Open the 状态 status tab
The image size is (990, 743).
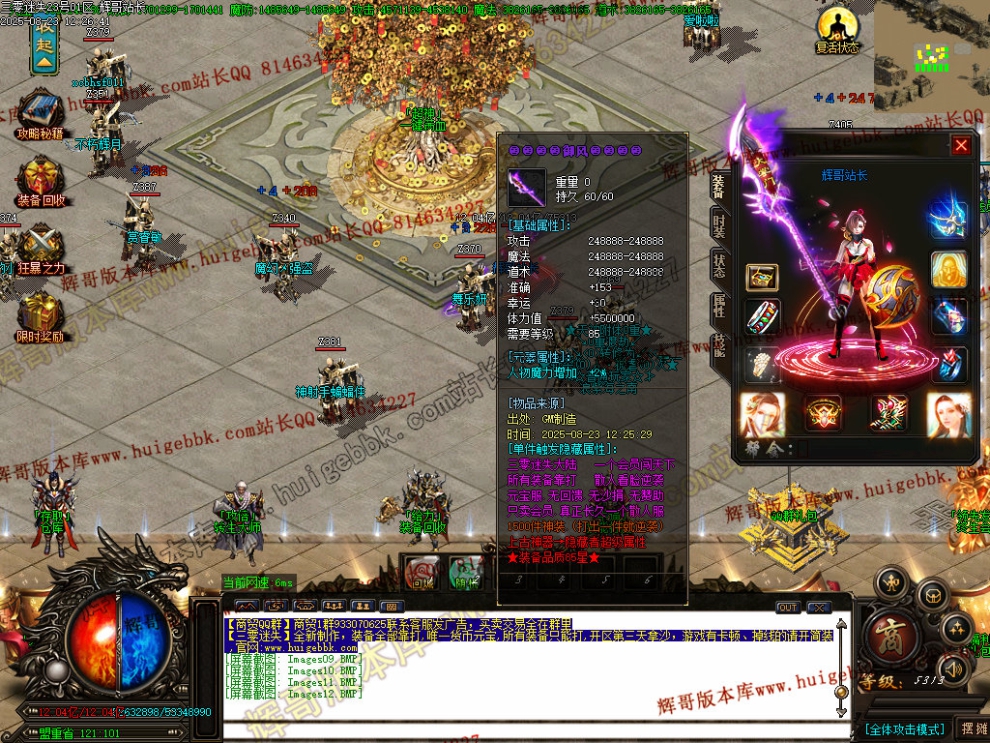718,266
